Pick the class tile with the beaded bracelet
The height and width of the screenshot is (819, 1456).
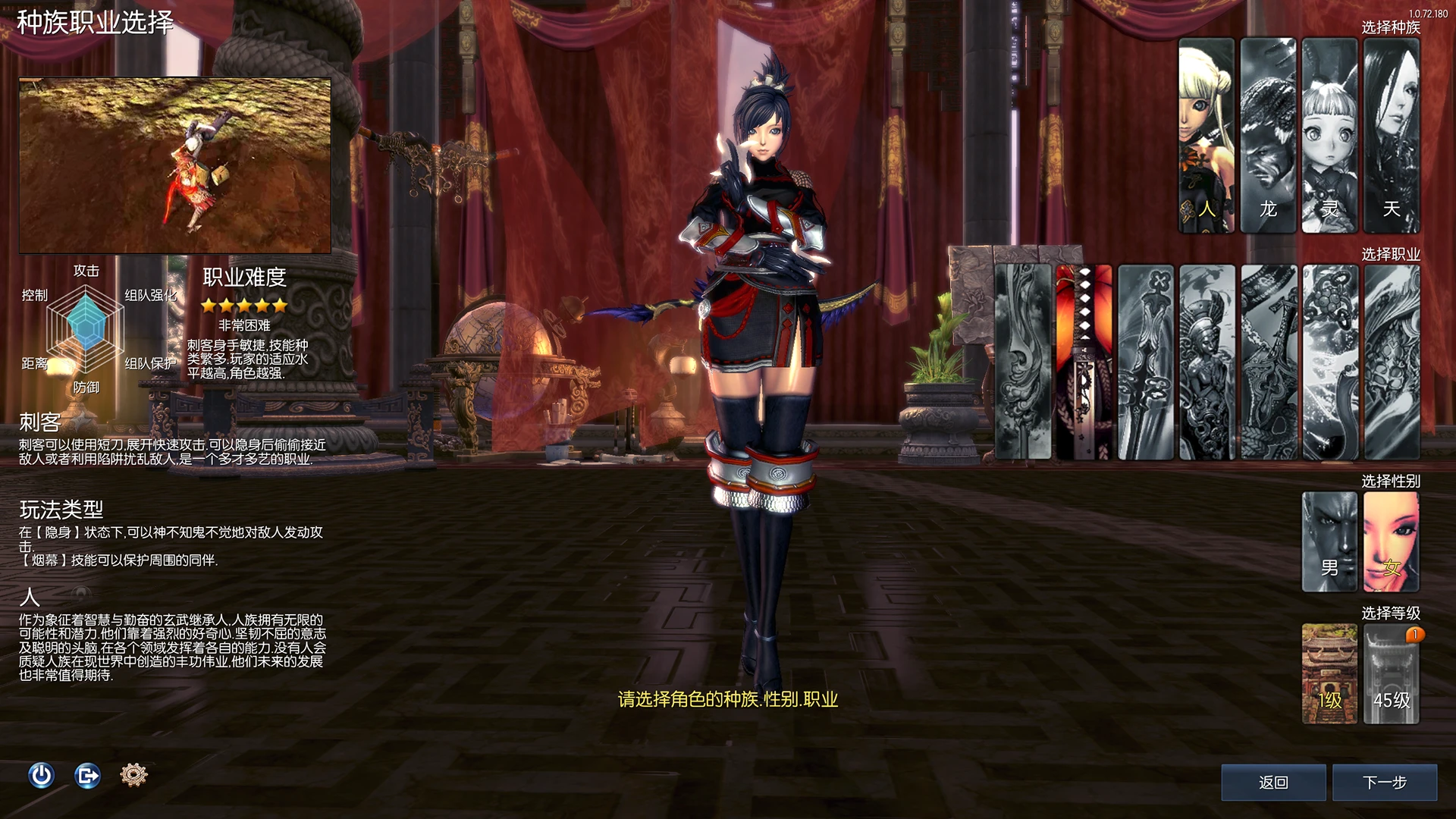click(x=1330, y=362)
